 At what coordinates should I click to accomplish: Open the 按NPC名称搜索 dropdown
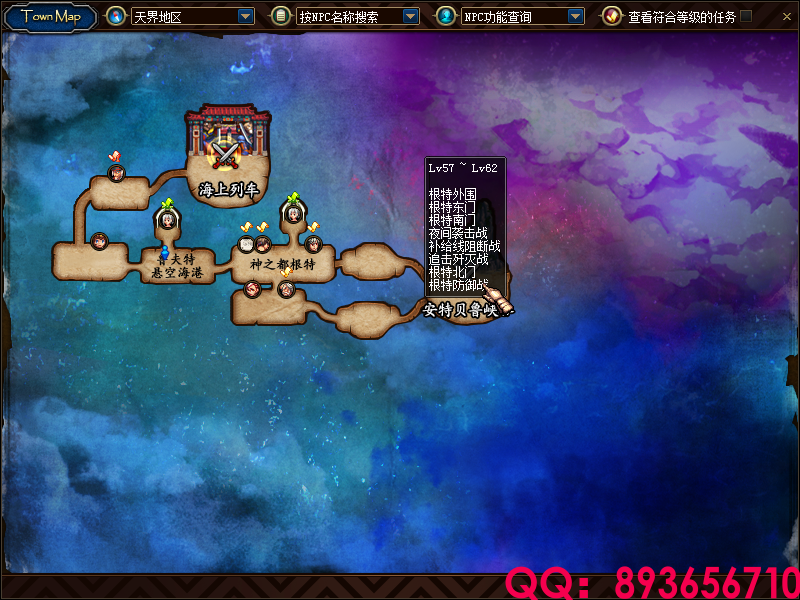410,16
